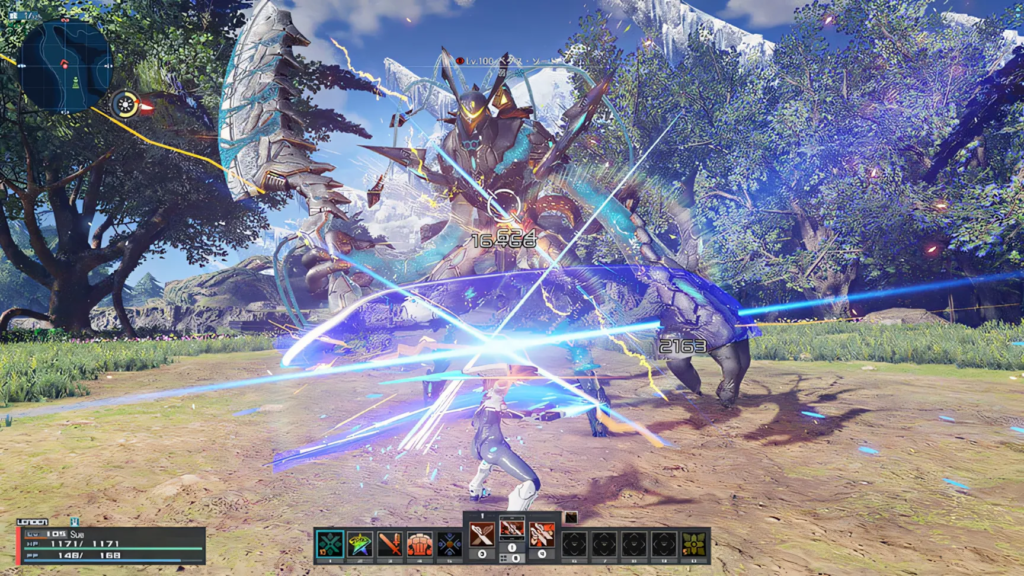The width and height of the screenshot is (1024, 576).
Task: Click the sun day-night clock dial
Action: tap(125, 103)
